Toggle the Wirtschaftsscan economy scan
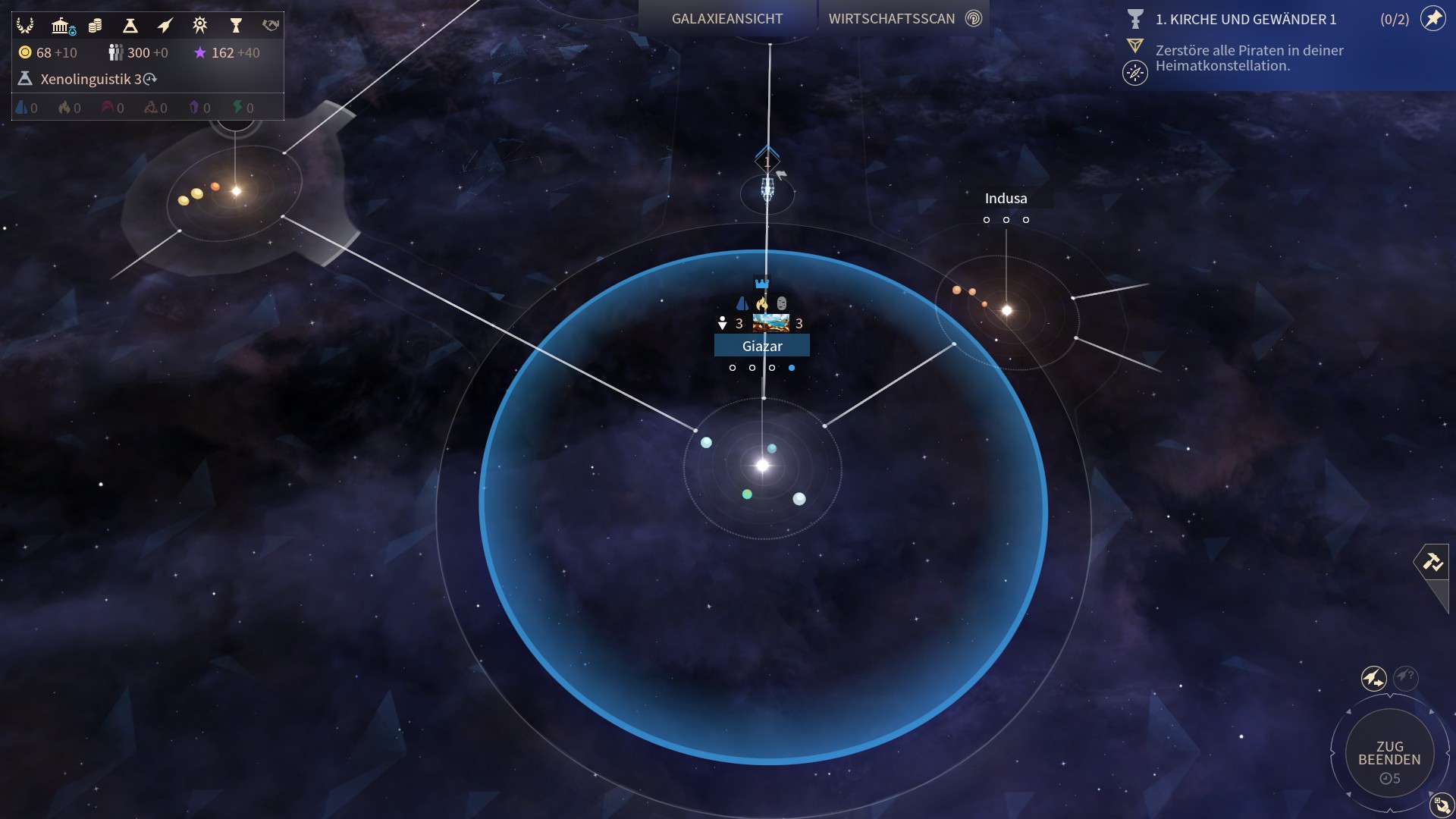 [x=904, y=19]
